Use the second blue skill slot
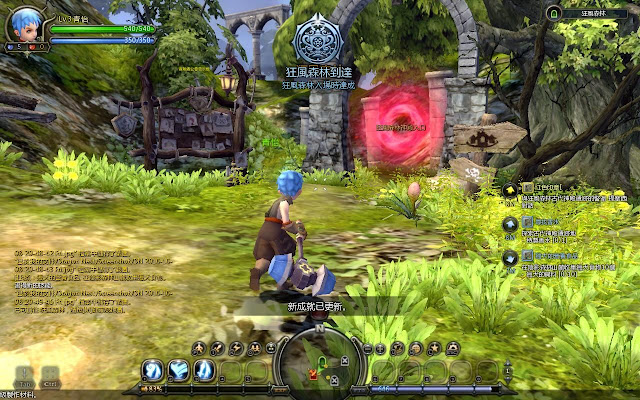The width and height of the screenshot is (640, 400). click(179, 370)
